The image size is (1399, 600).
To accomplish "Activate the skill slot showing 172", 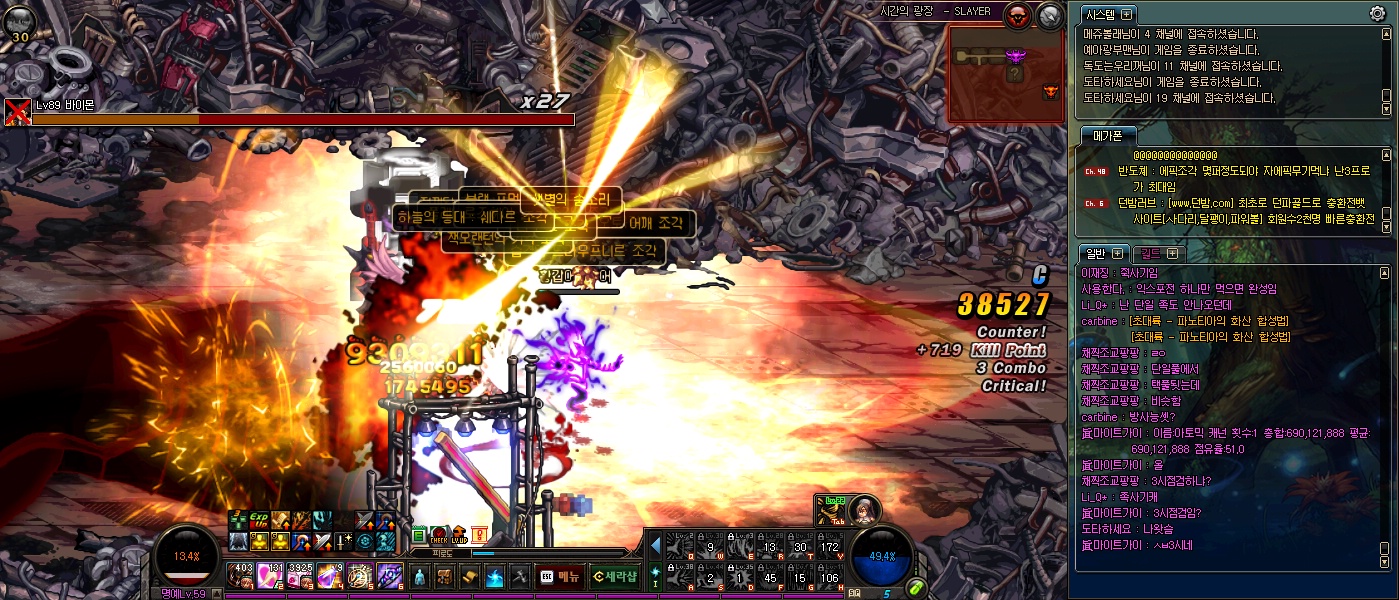I will [830, 546].
